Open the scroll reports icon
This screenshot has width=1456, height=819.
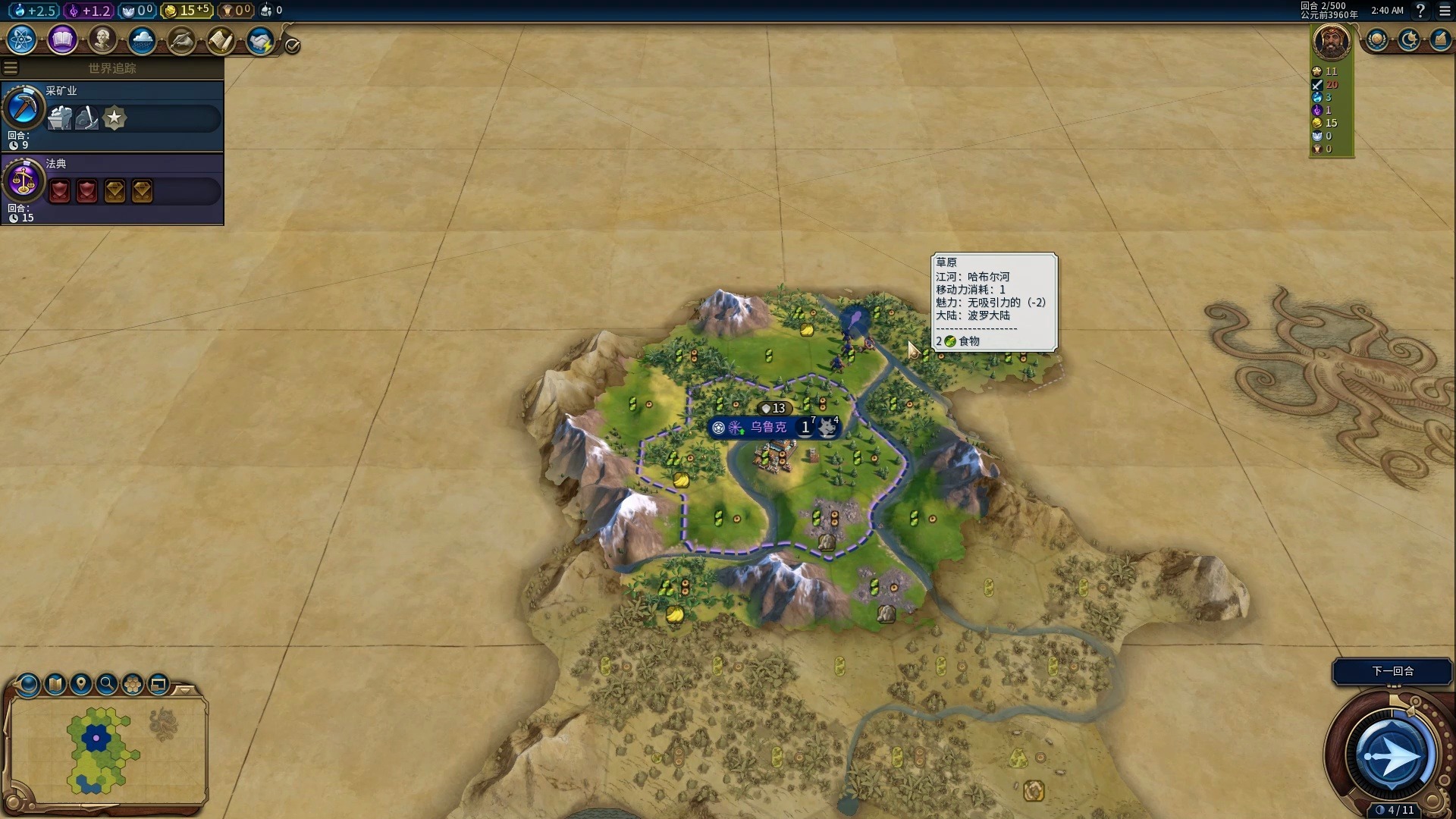coord(221,39)
